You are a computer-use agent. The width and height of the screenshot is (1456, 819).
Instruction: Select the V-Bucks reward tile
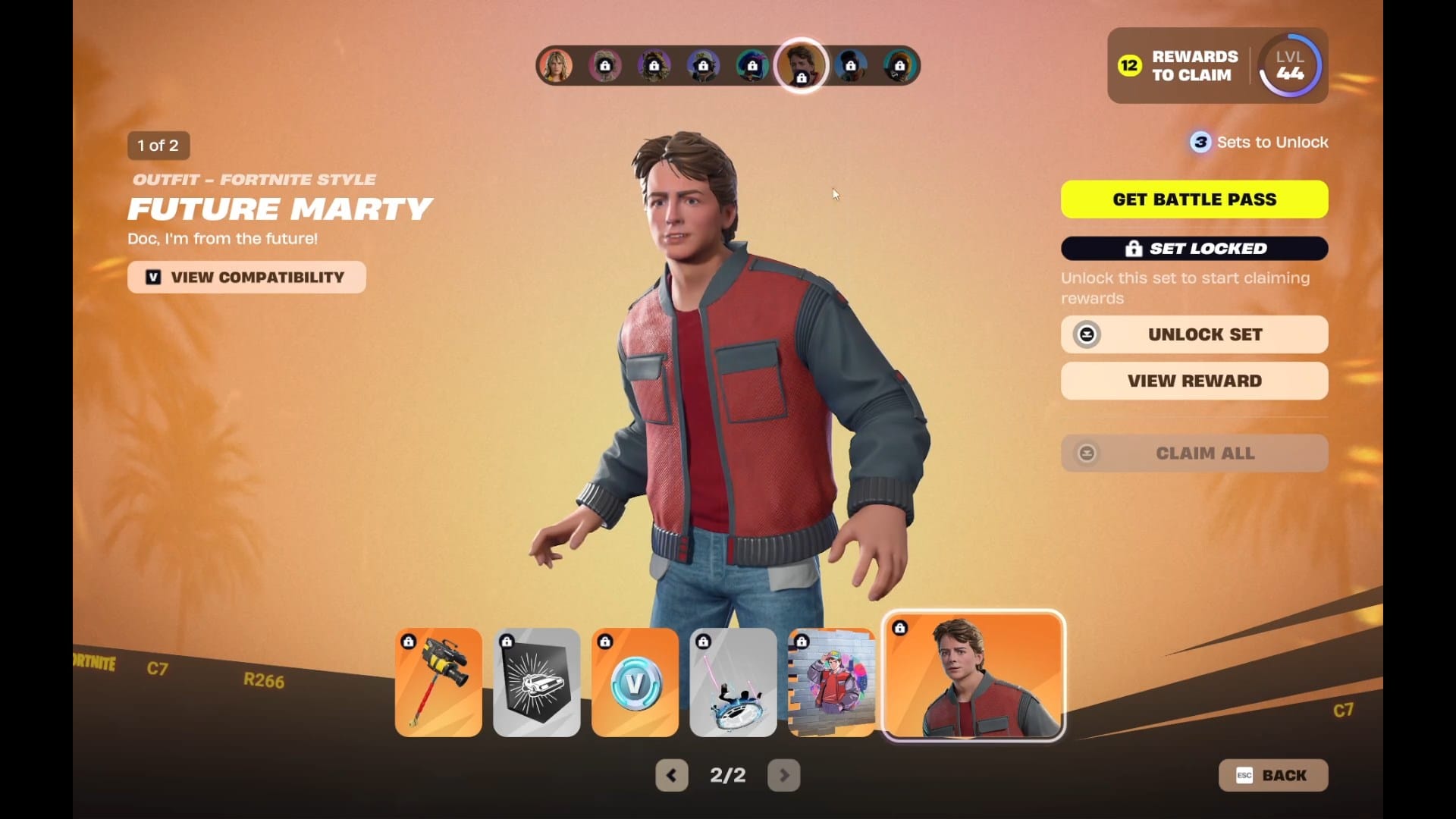pyautogui.click(x=635, y=682)
